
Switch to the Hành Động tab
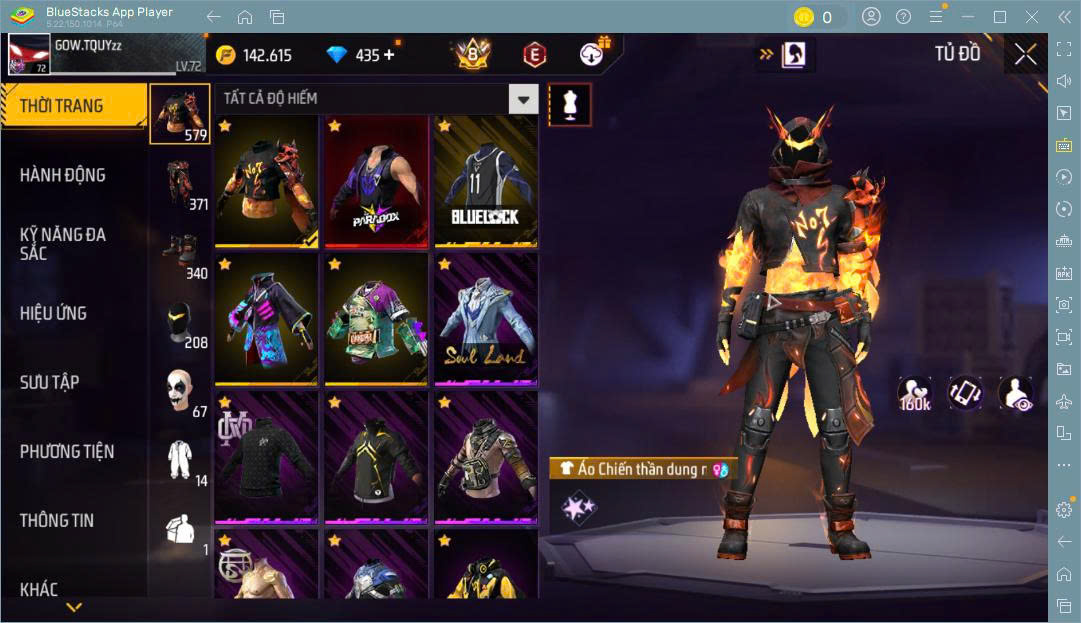(63, 175)
